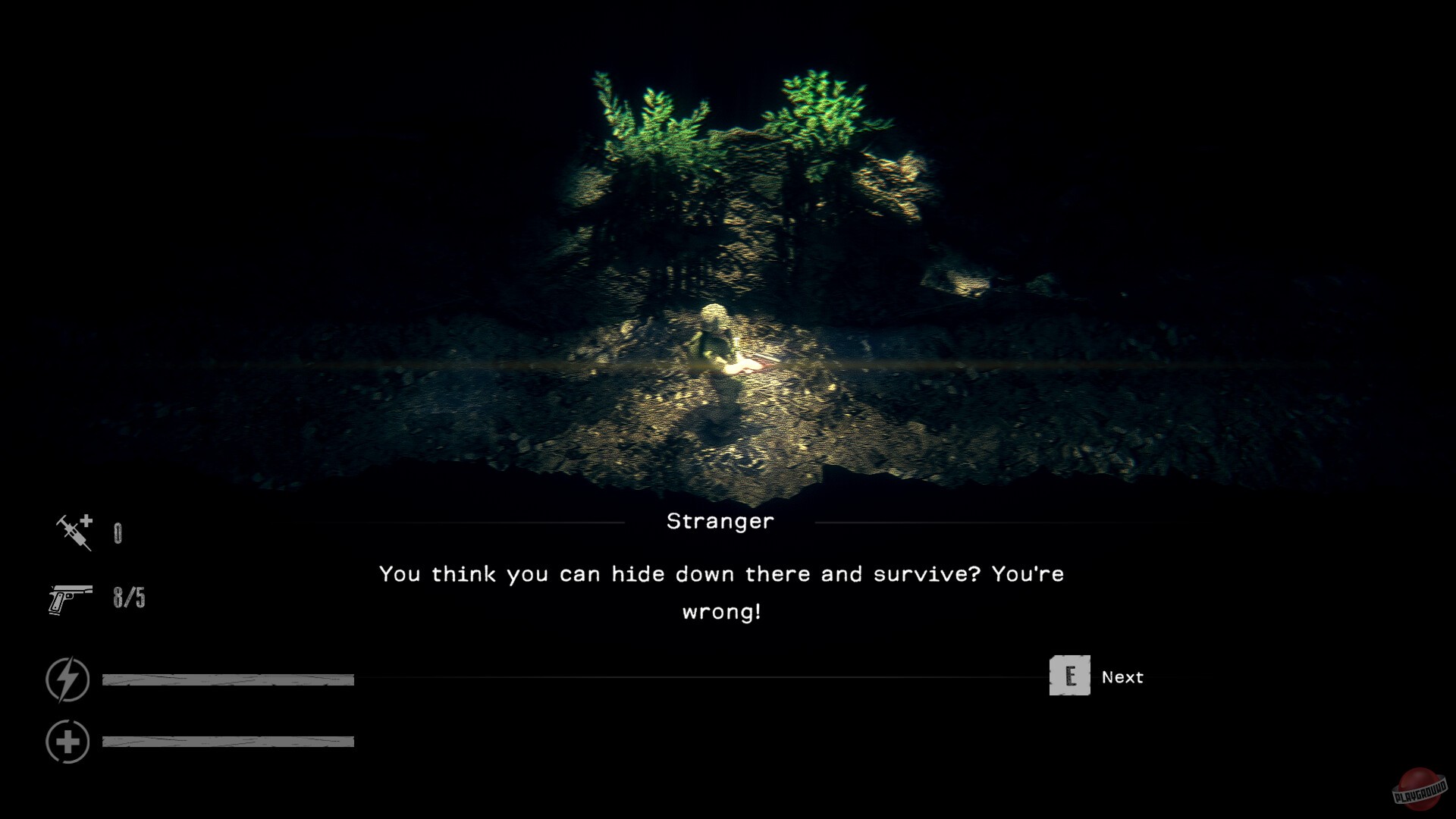Expand the Stranger dialogue header

tap(721, 521)
